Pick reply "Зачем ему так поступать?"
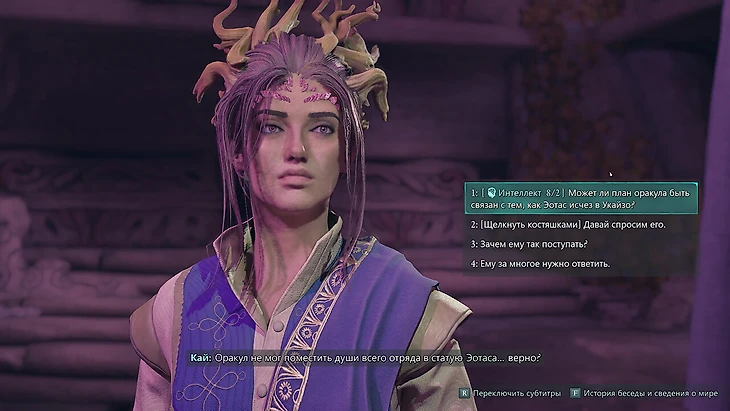Viewport: 730px width, 411px height. (529, 244)
